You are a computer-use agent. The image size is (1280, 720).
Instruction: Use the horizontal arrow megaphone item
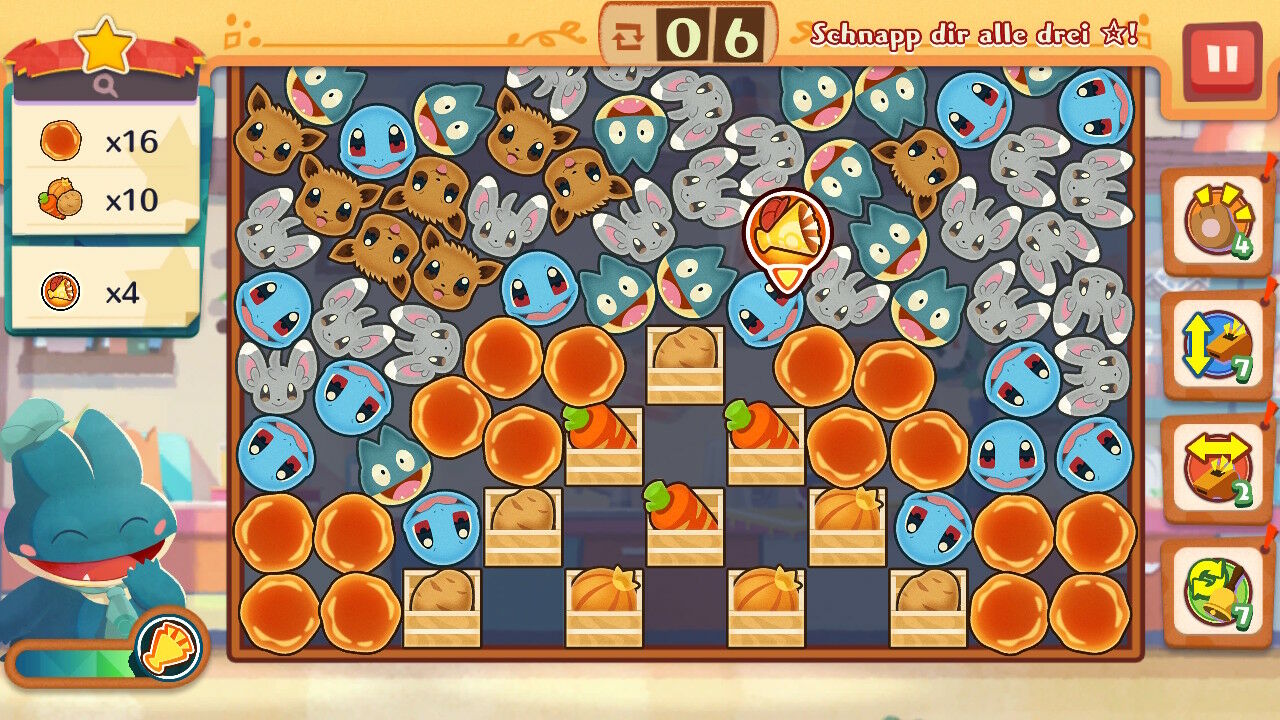pos(1216,470)
